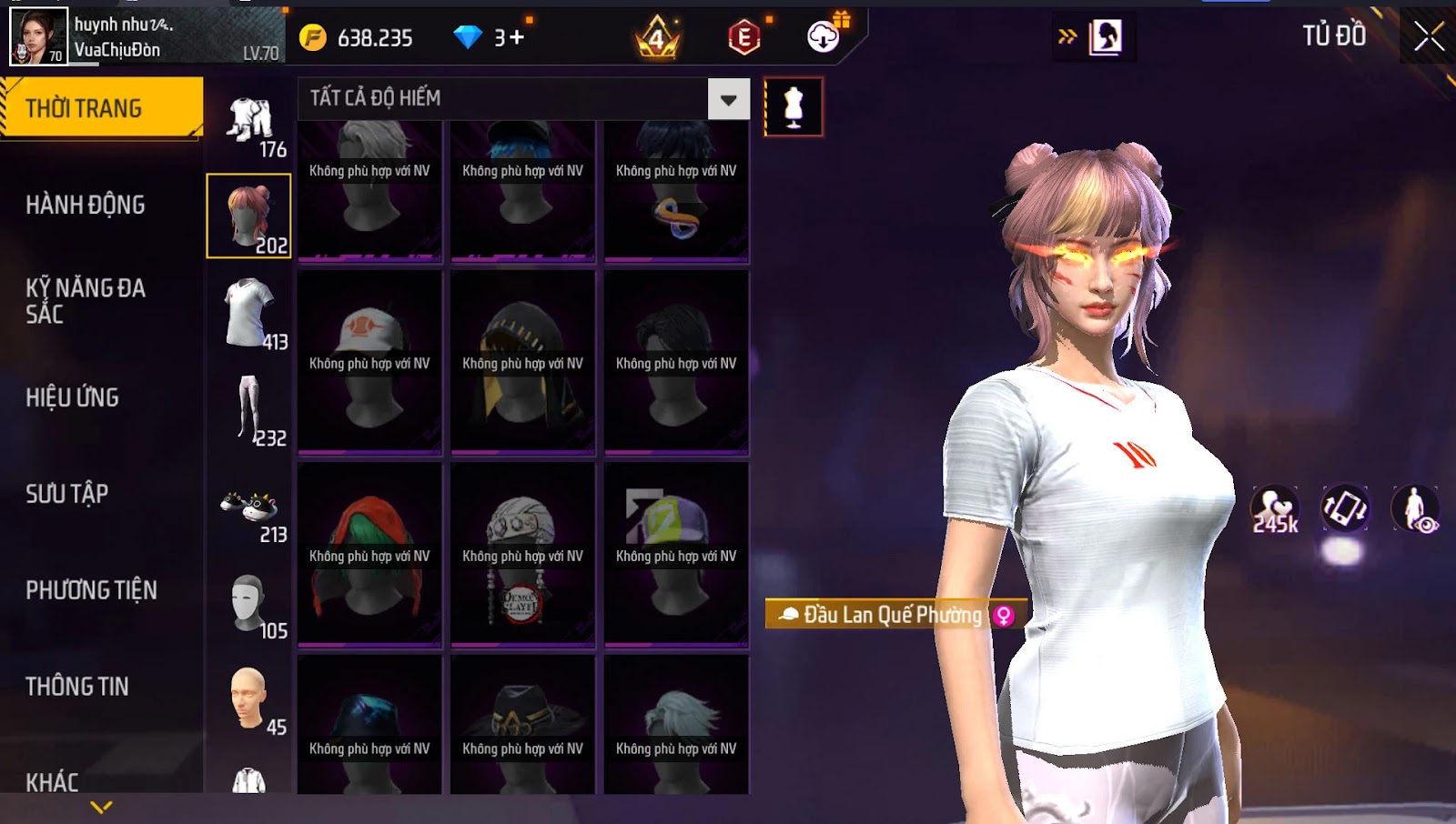1456x824 pixels.
Task: Open the shoes category showing 213
Action: coord(249,511)
